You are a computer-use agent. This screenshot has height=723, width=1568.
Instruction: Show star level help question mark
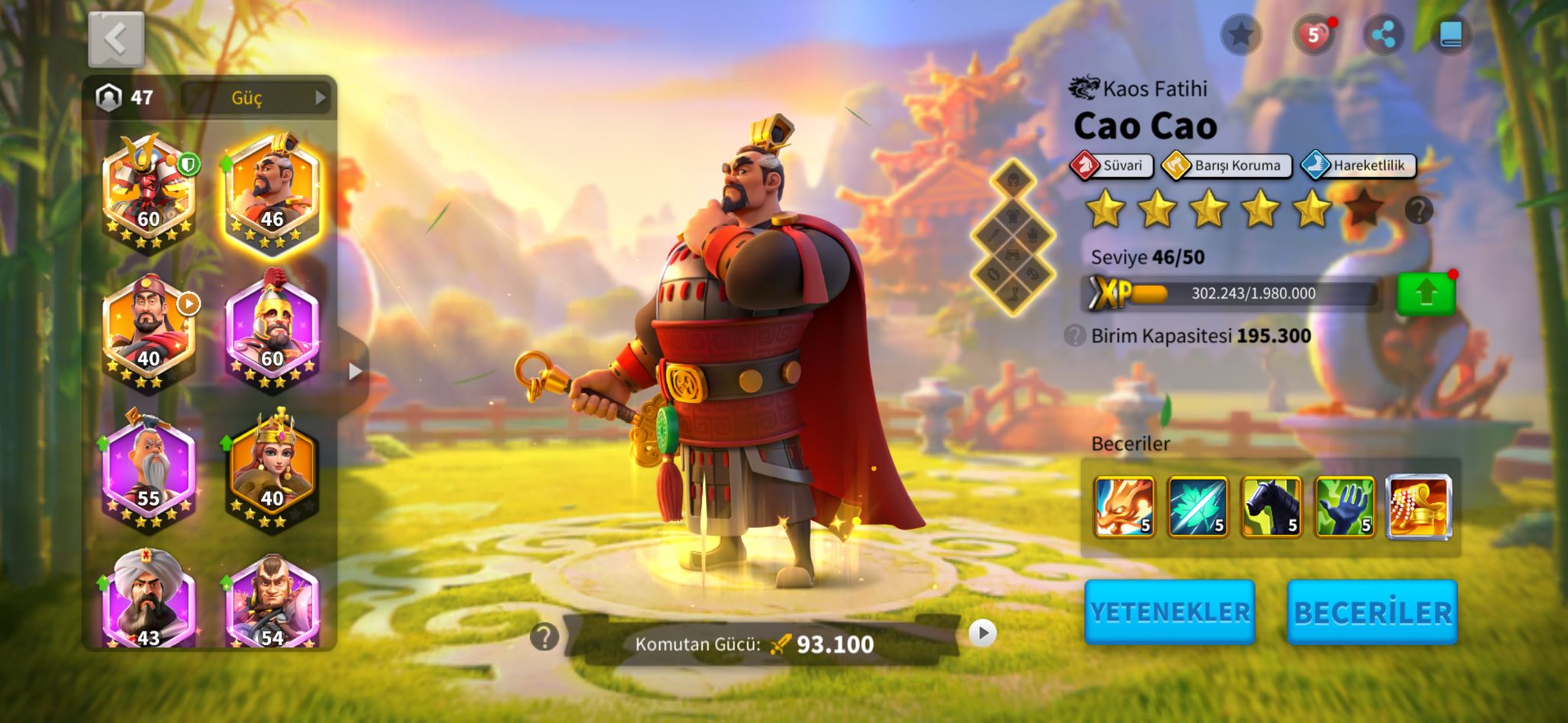coord(1419,209)
